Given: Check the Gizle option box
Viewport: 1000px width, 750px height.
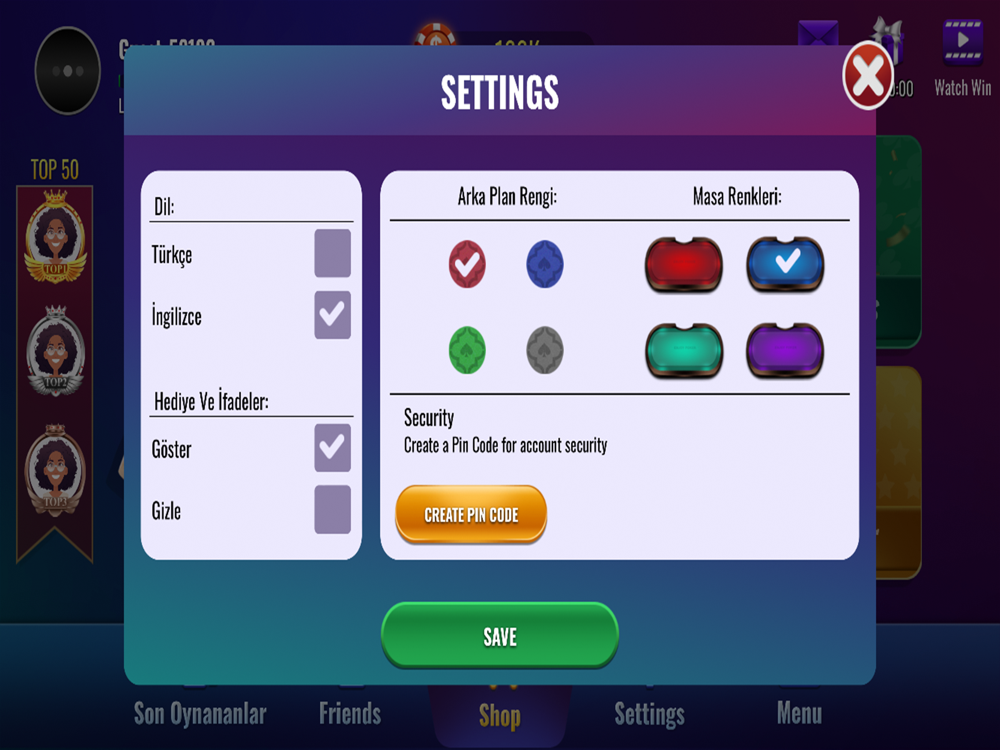Looking at the screenshot, I should [x=332, y=510].
